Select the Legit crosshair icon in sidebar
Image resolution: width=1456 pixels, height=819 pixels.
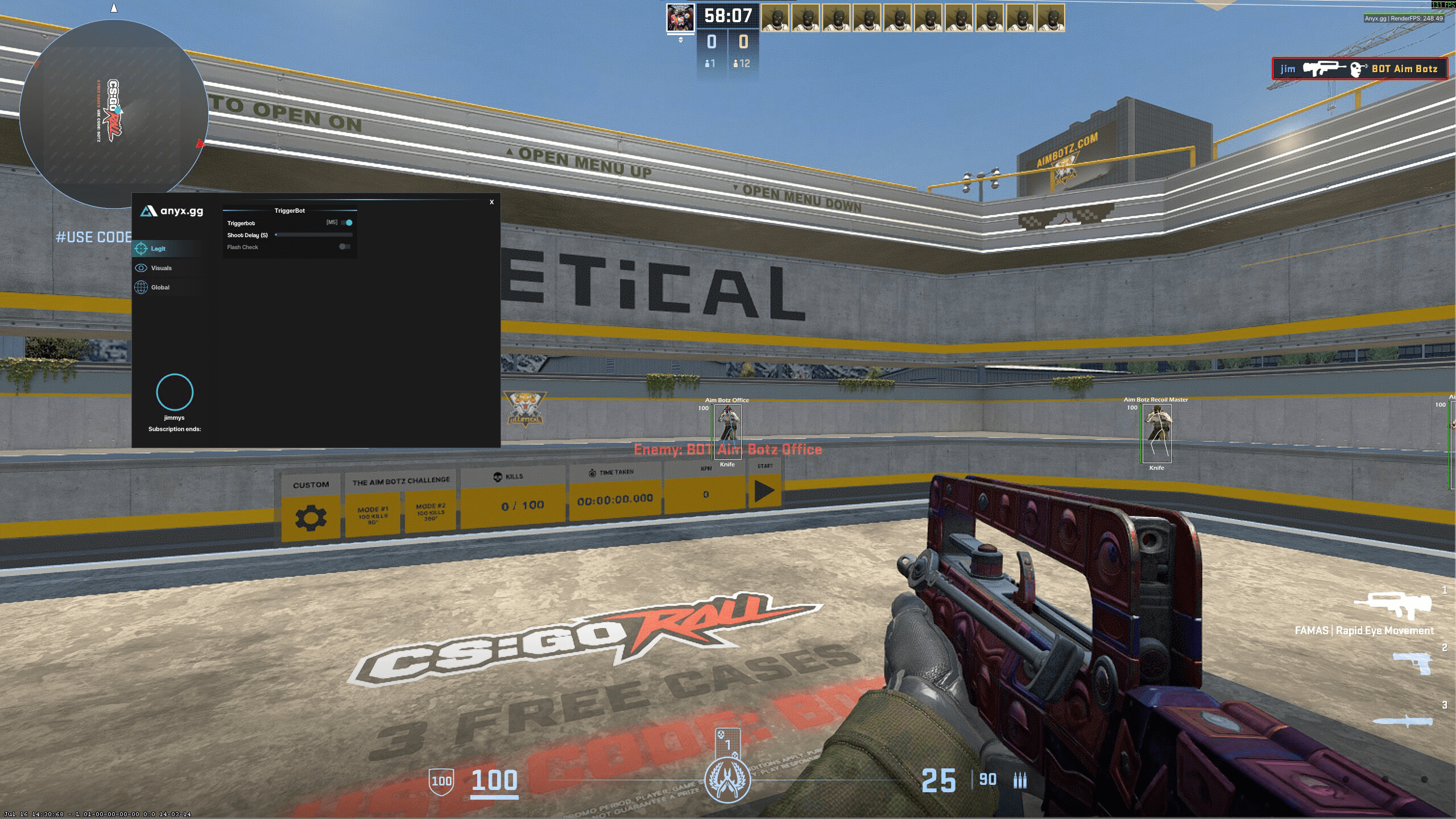(x=140, y=249)
